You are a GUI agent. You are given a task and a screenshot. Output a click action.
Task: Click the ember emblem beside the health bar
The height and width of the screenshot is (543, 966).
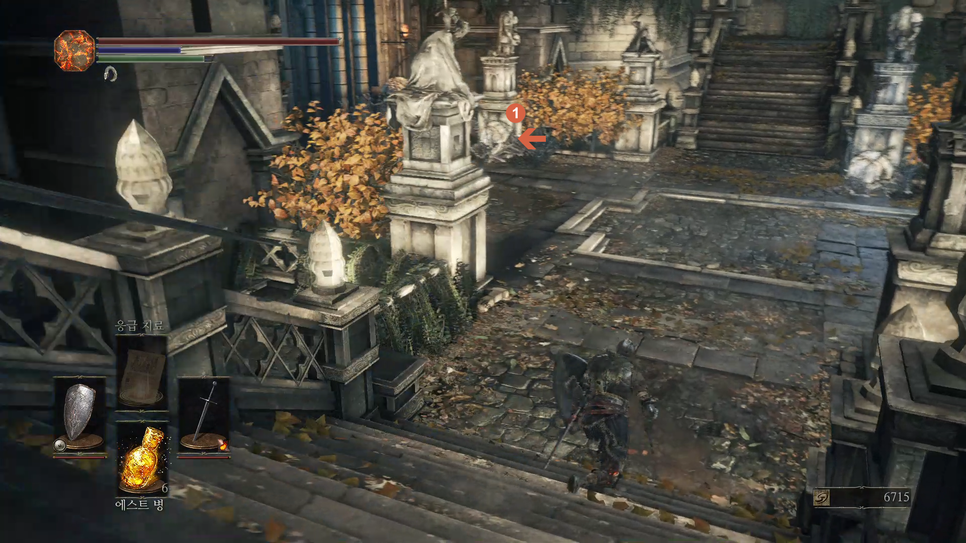tap(74, 50)
